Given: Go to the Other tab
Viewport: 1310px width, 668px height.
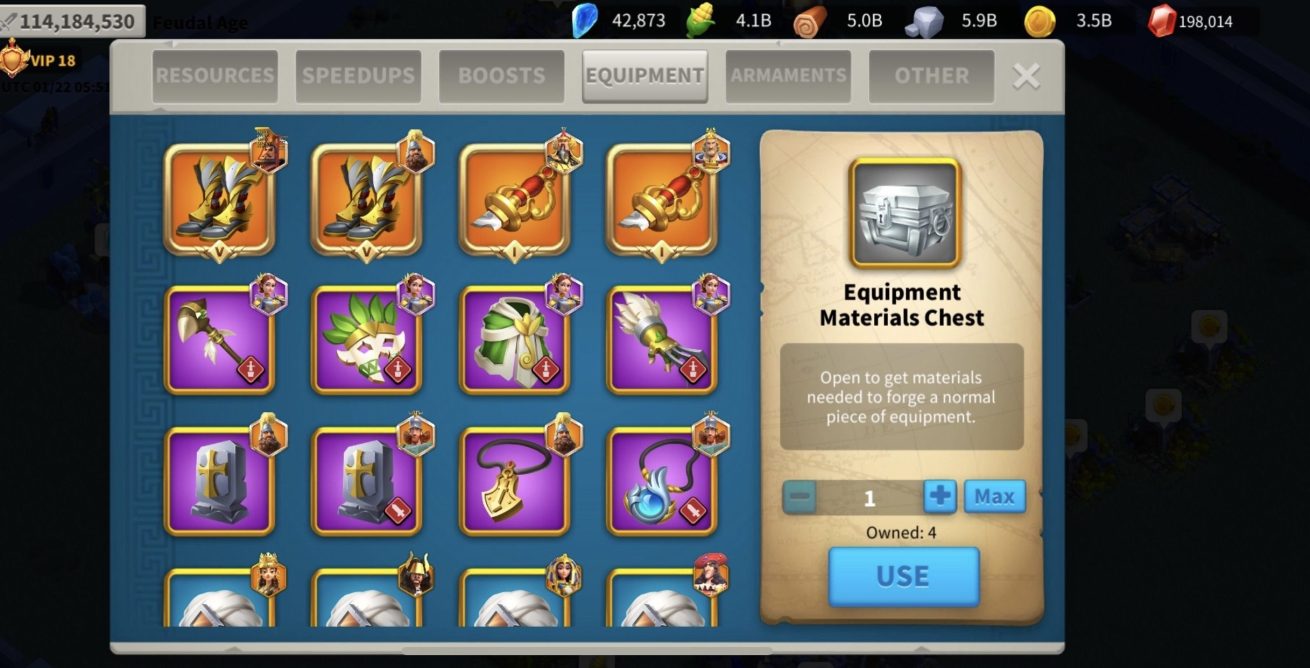Looking at the screenshot, I should tap(931, 76).
